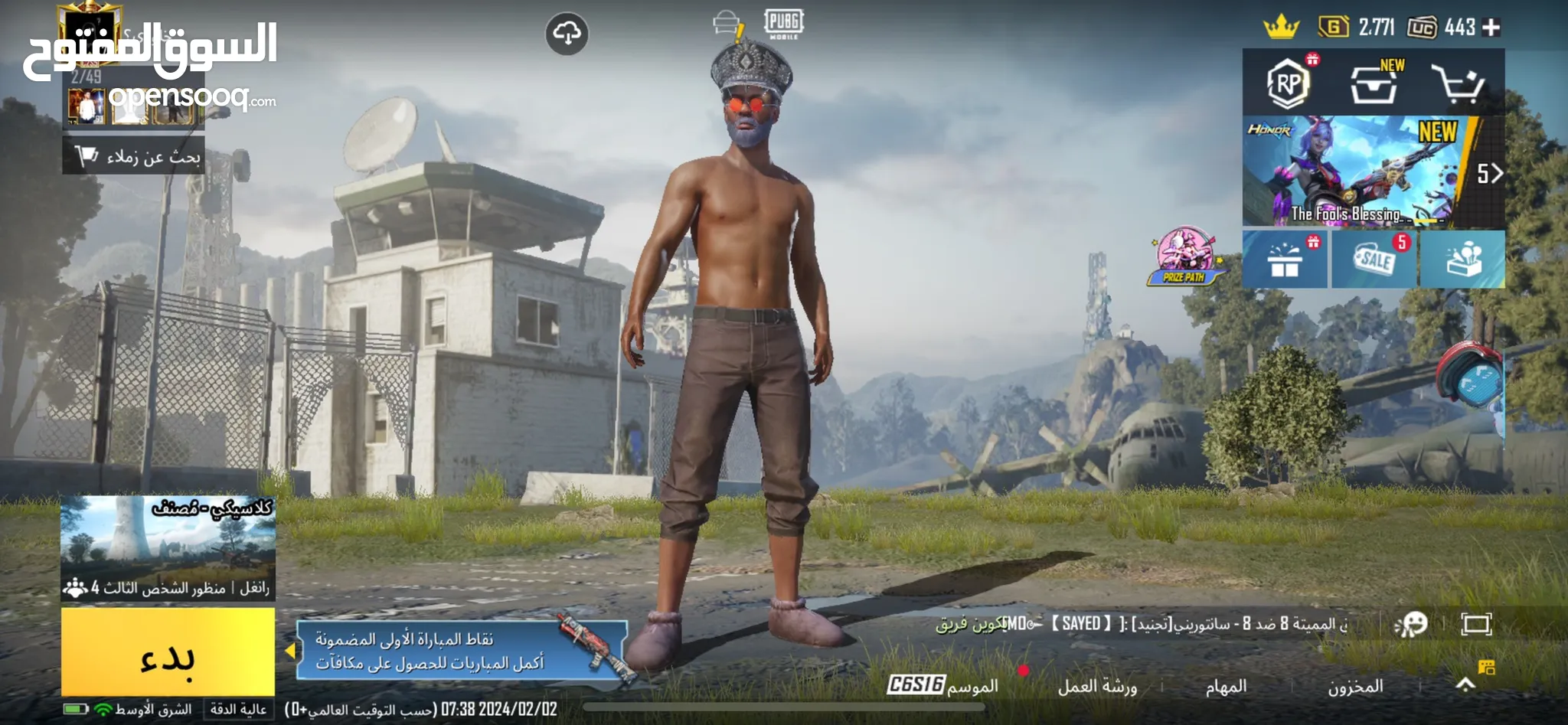The height and width of the screenshot is (725, 1568).
Task: Toggle the fullscreen frame icon beside chat
Action: click(1476, 625)
